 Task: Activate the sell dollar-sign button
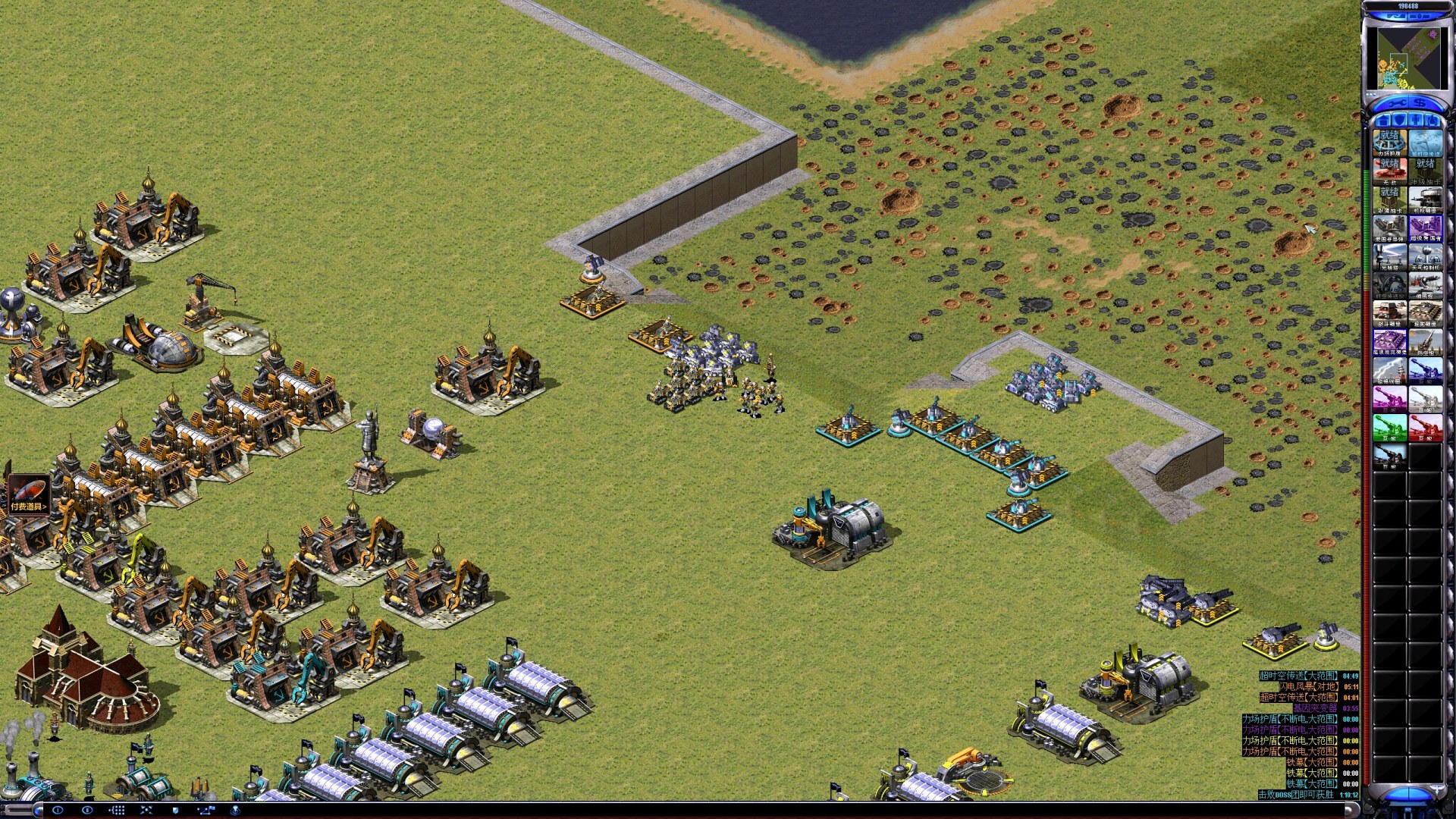(1419, 103)
